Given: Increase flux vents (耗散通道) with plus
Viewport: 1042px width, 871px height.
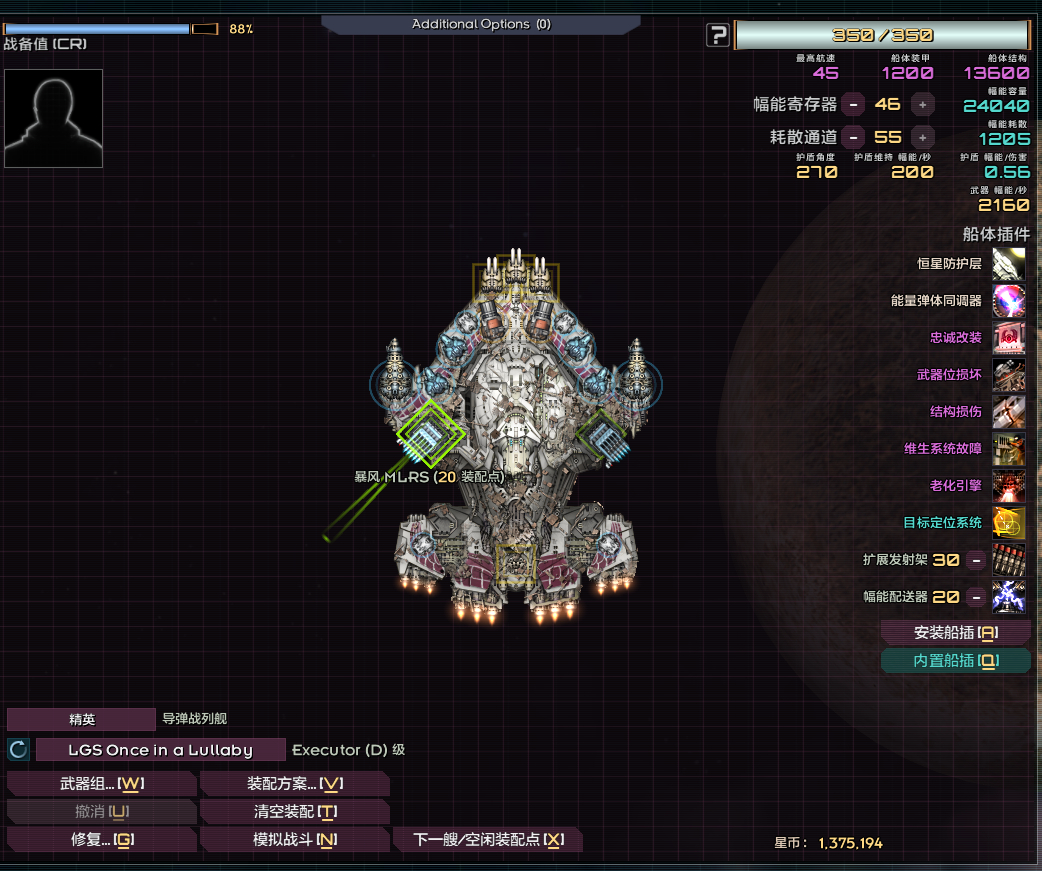Looking at the screenshot, I should (x=922, y=137).
